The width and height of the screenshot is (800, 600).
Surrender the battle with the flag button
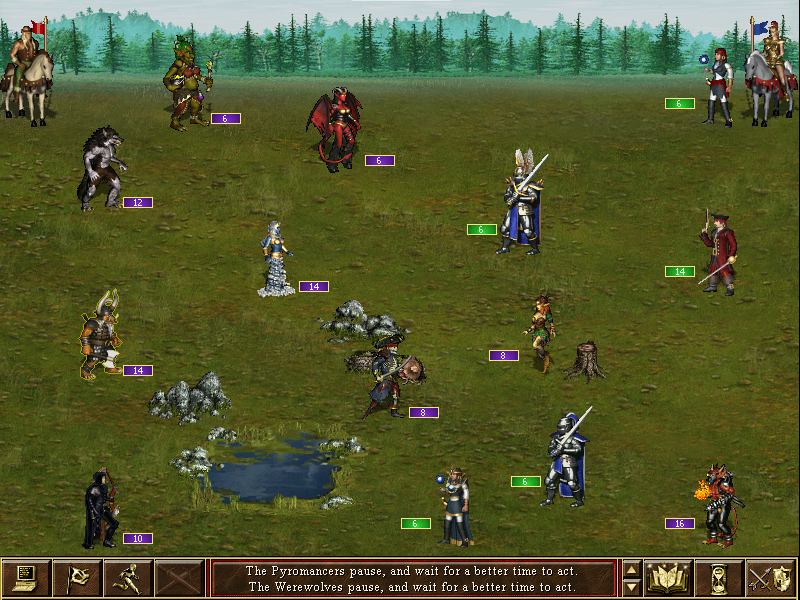coord(76,578)
